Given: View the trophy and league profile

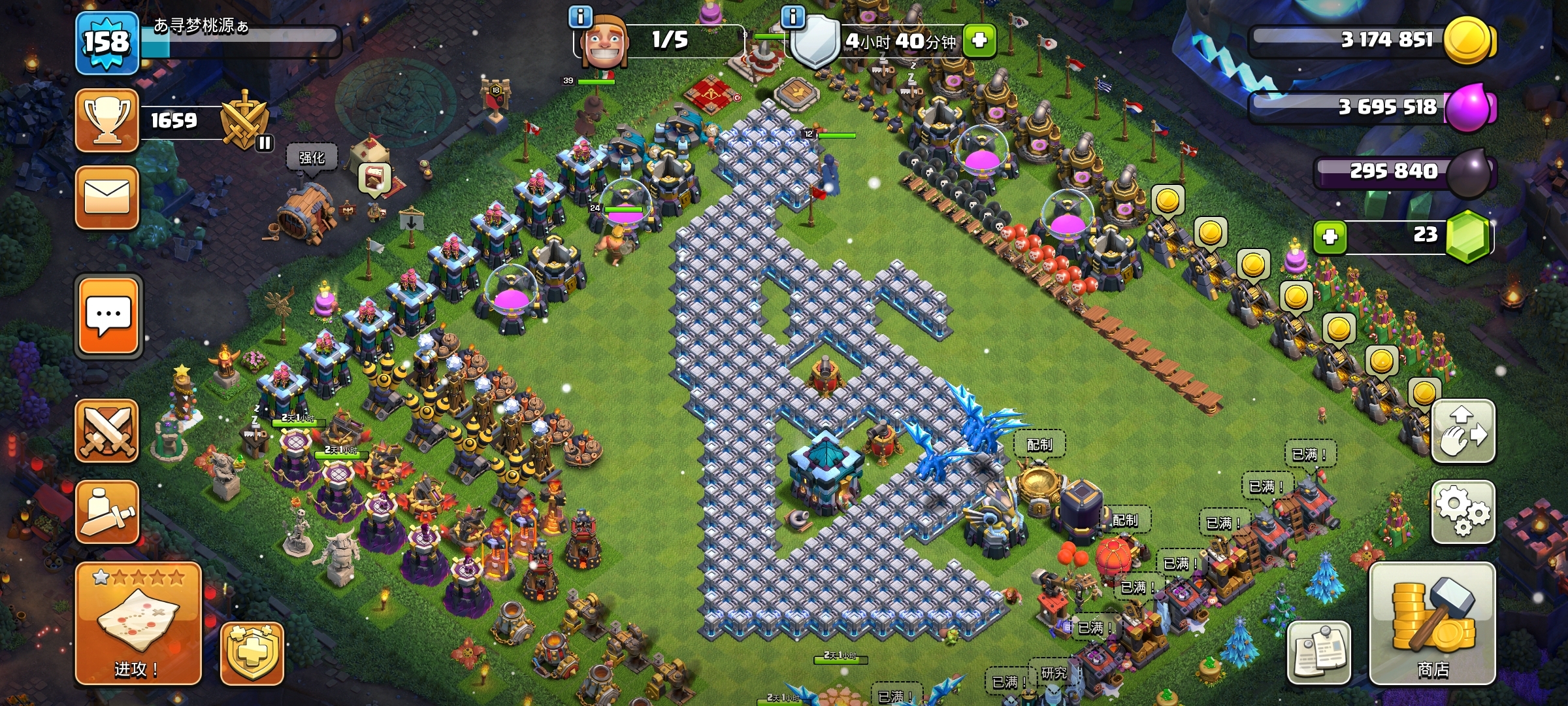Looking at the screenshot, I should click(107, 120).
